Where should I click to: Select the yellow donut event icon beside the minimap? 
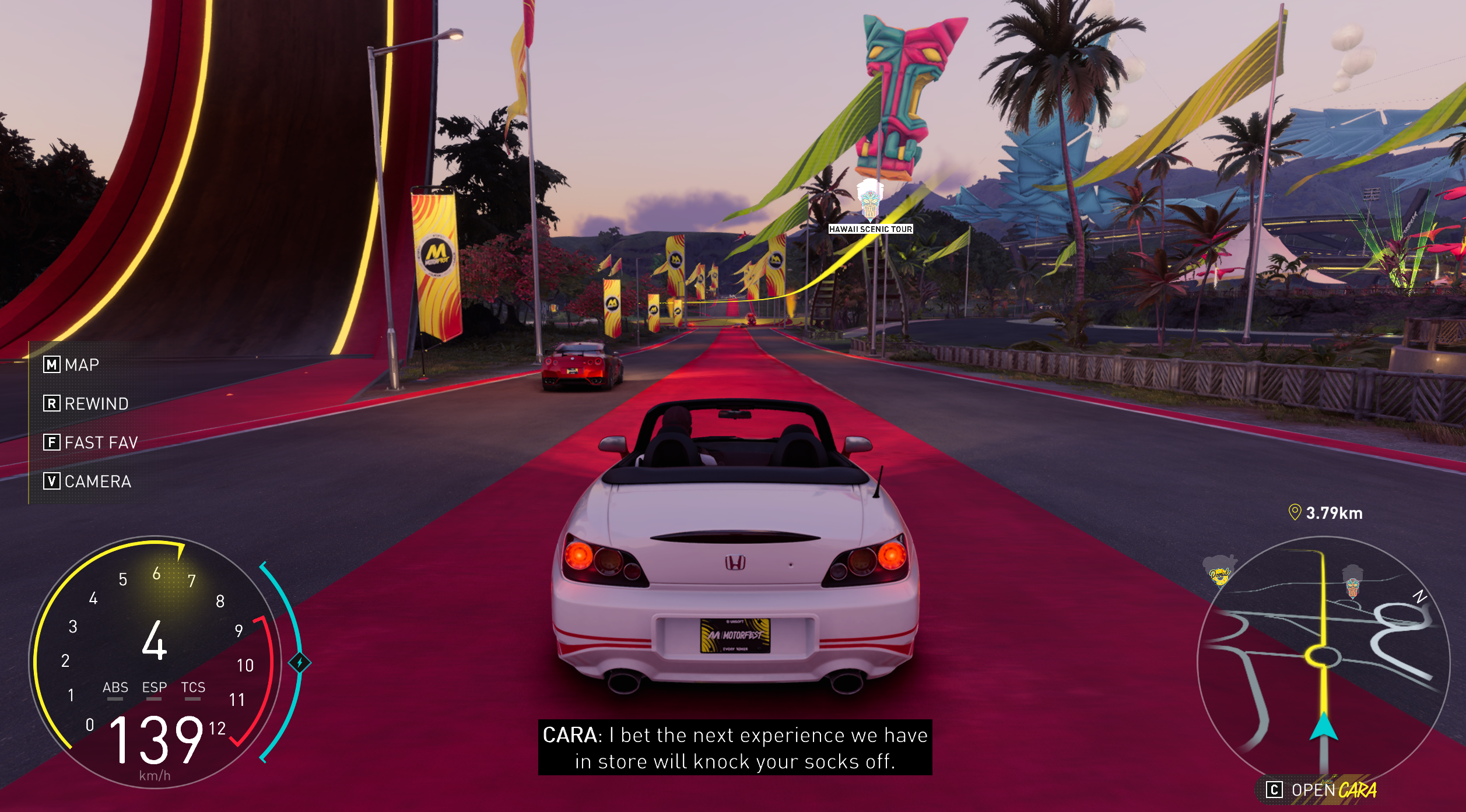[1219, 572]
